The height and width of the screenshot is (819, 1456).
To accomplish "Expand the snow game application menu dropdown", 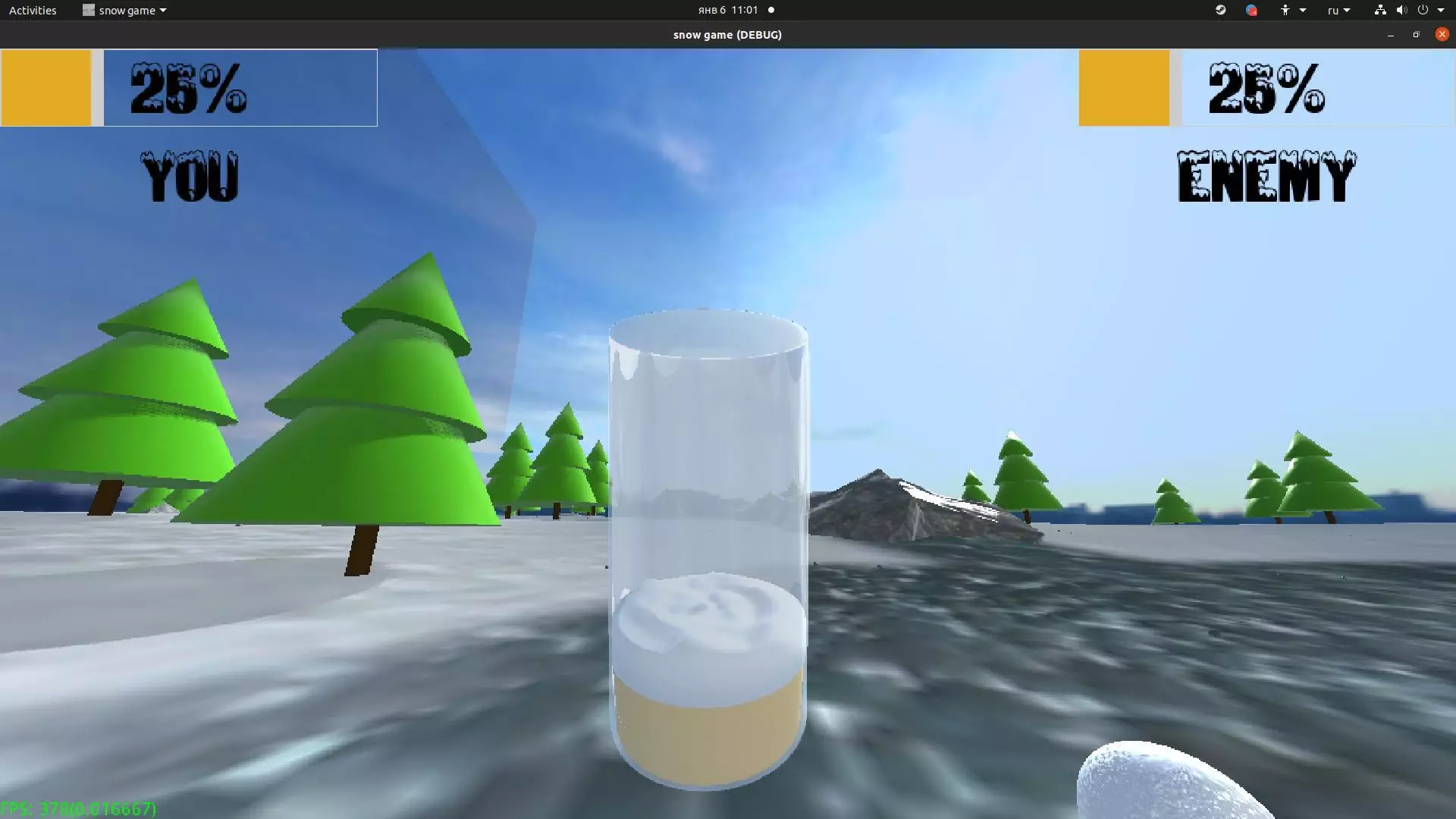I will (163, 10).
